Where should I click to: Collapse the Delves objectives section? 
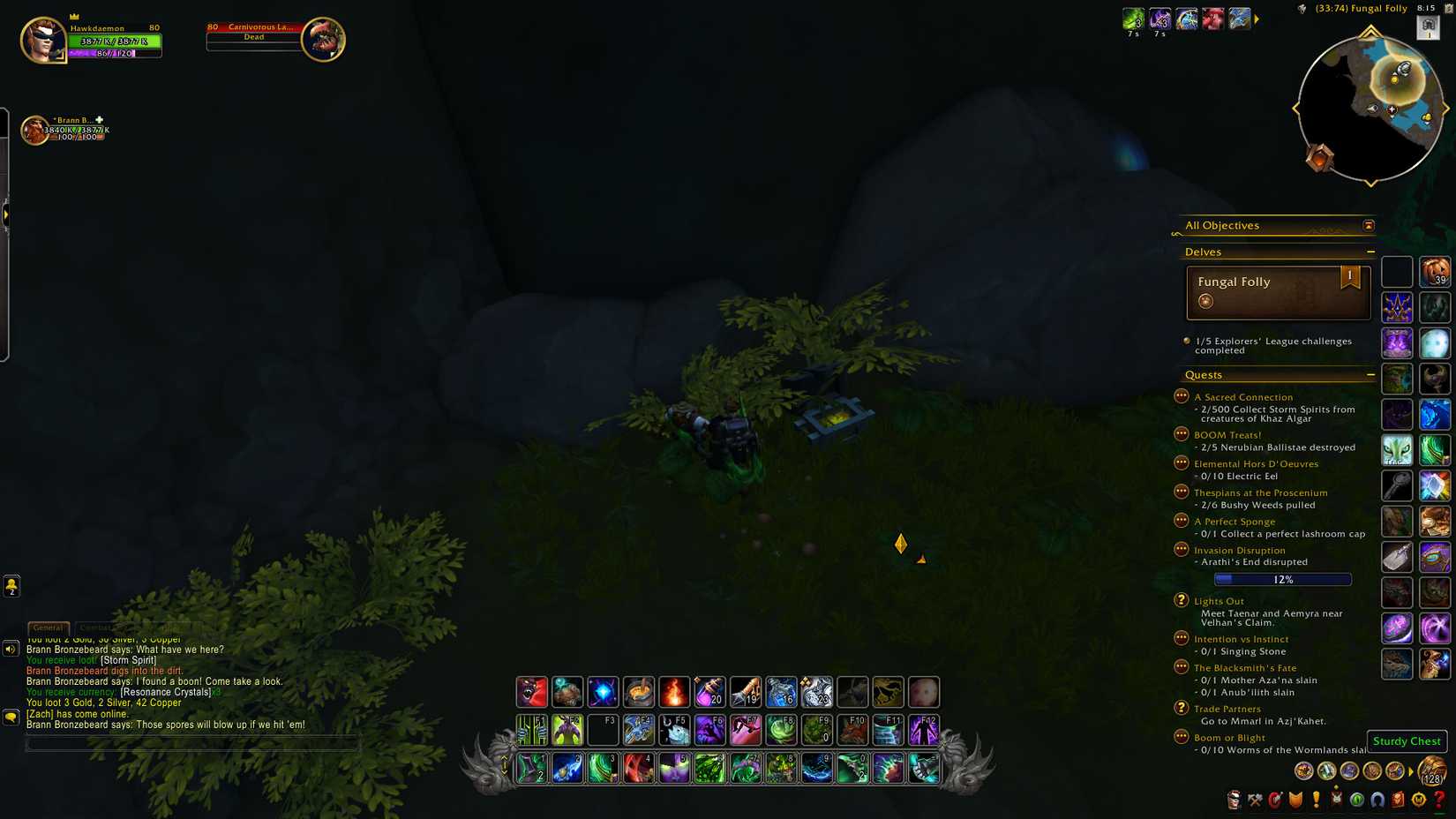(x=1371, y=252)
